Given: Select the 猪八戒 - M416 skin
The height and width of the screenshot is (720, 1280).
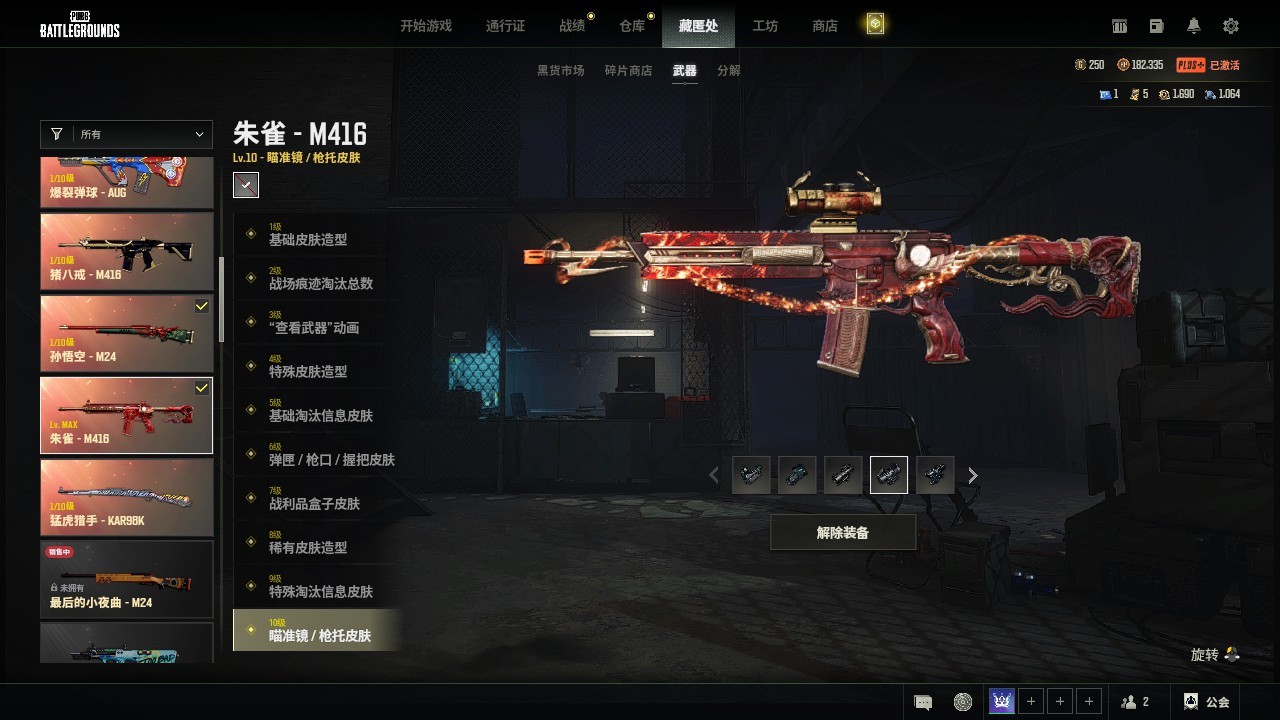Looking at the screenshot, I should [x=126, y=251].
